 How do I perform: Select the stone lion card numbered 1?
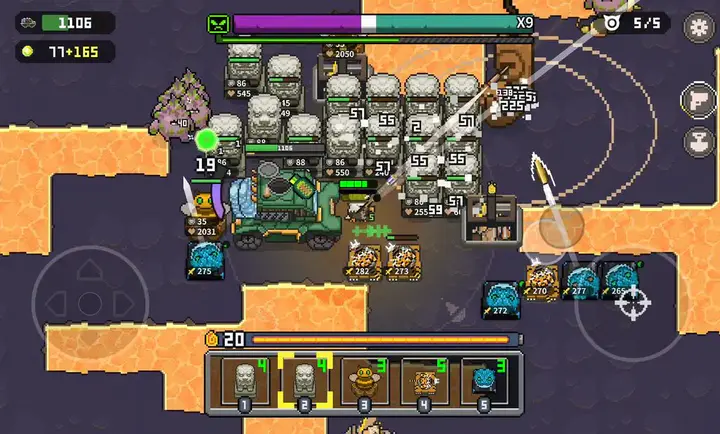click(242, 383)
